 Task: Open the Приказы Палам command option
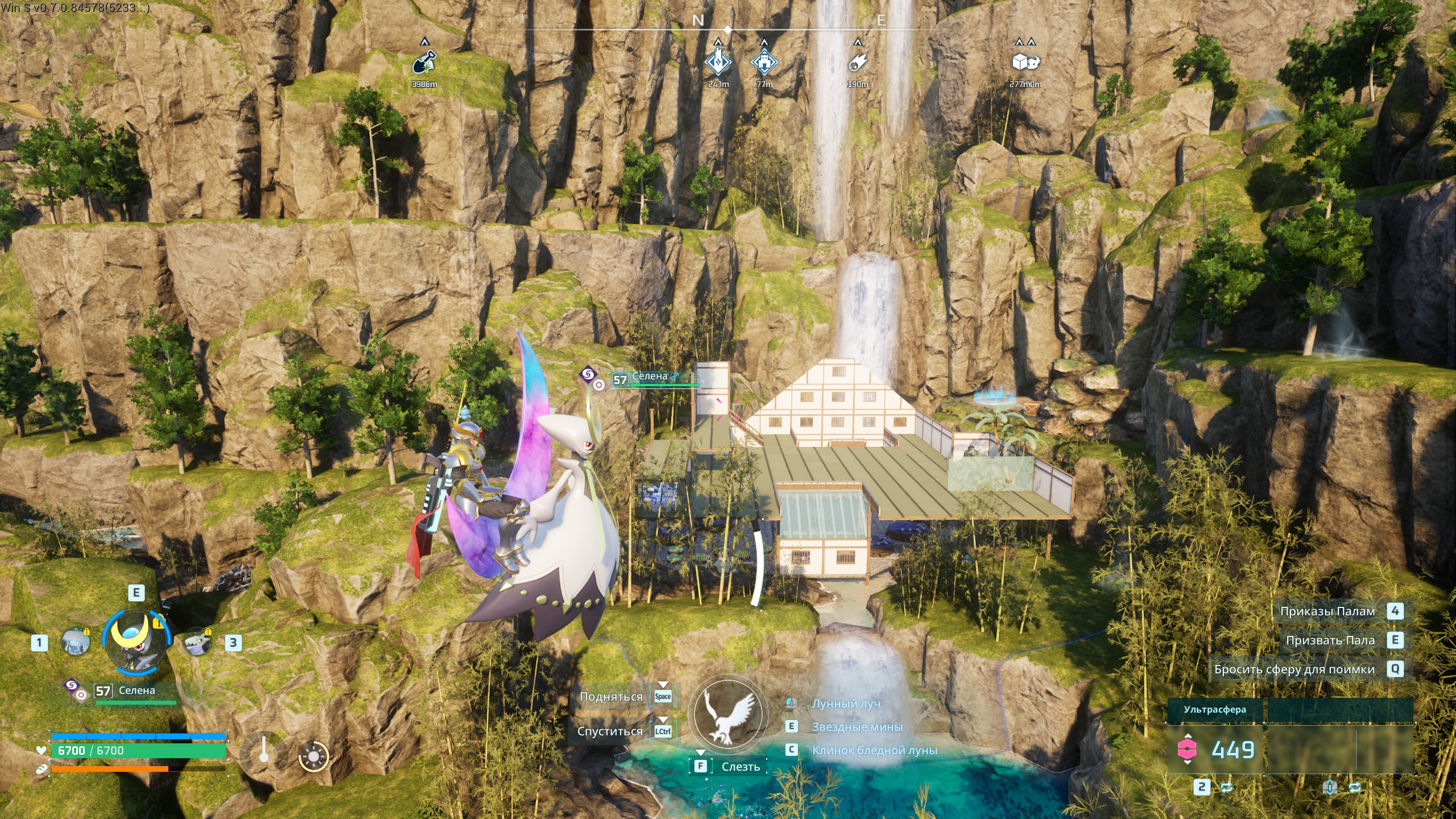click(x=1327, y=611)
